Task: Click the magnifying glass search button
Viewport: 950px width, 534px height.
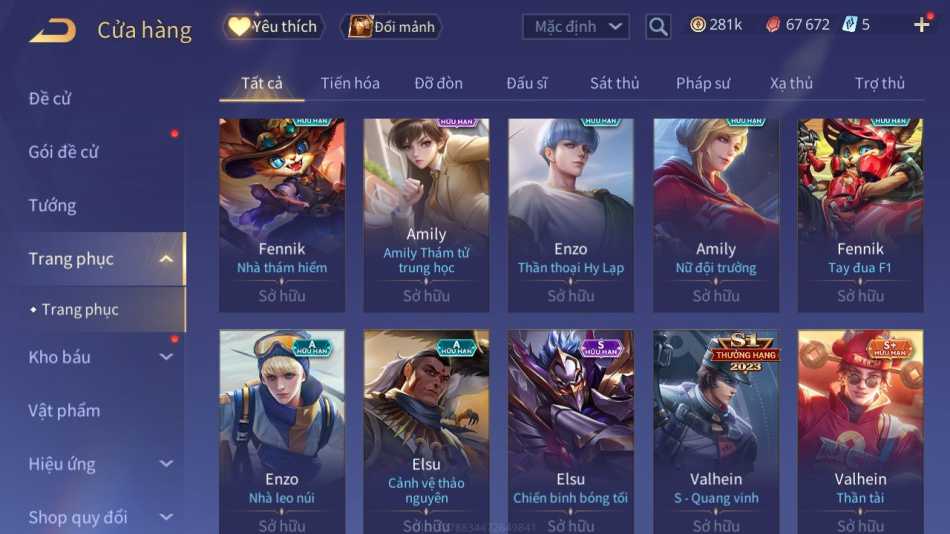Action: [x=658, y=27]
